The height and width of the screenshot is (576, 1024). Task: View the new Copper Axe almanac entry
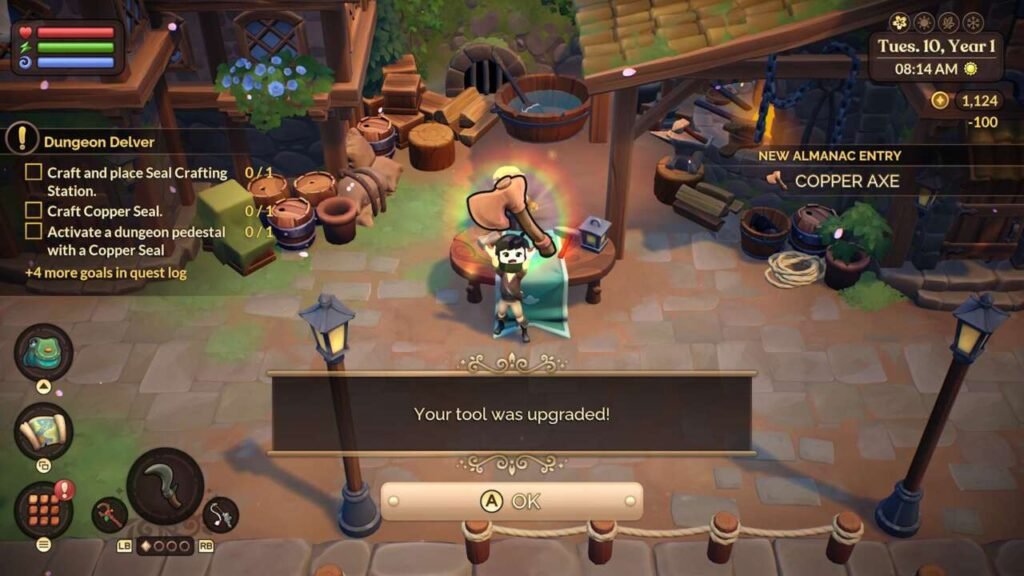(846, 181)
